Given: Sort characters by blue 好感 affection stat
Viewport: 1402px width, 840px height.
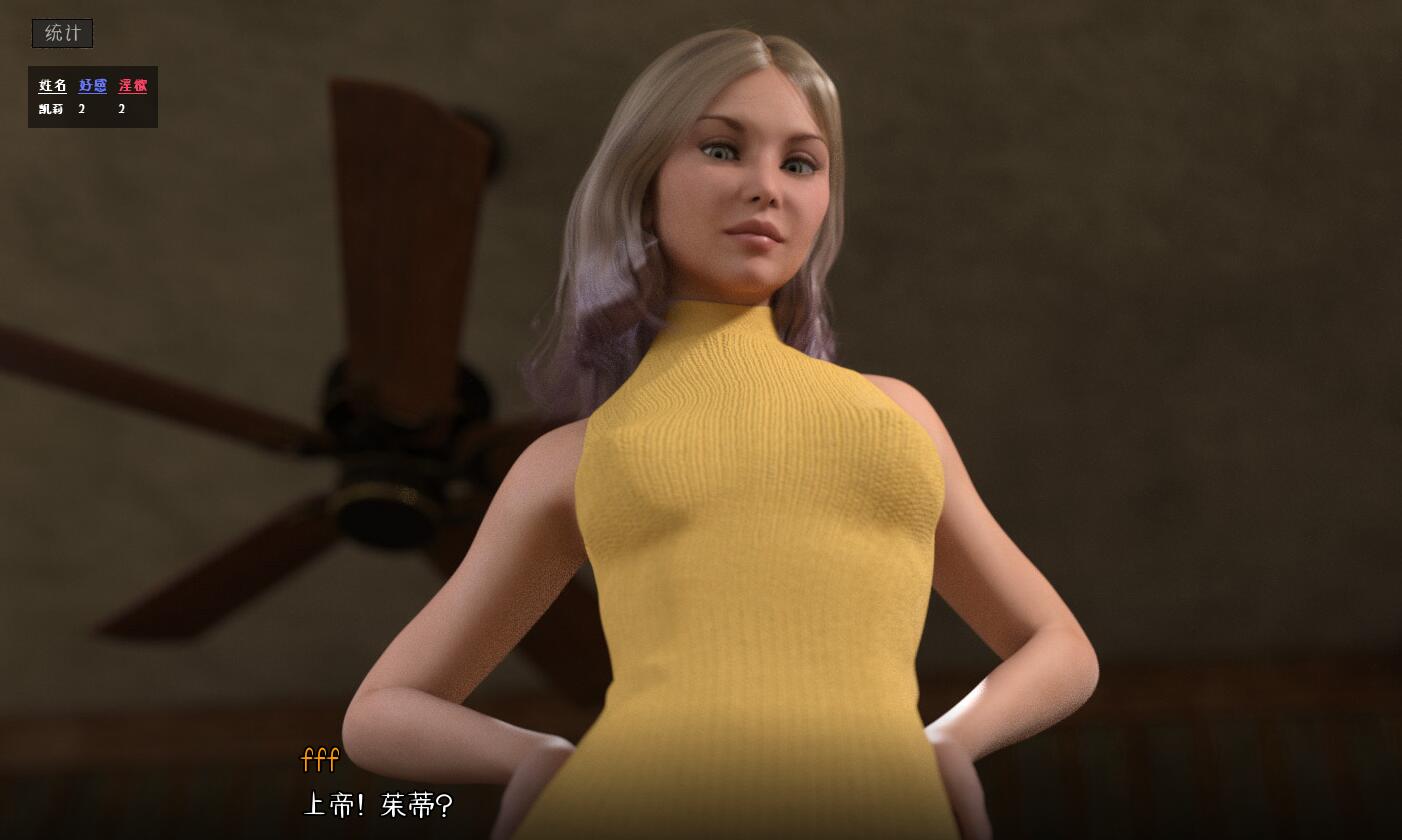Looking at the screenshot, I should pos(92,86).
